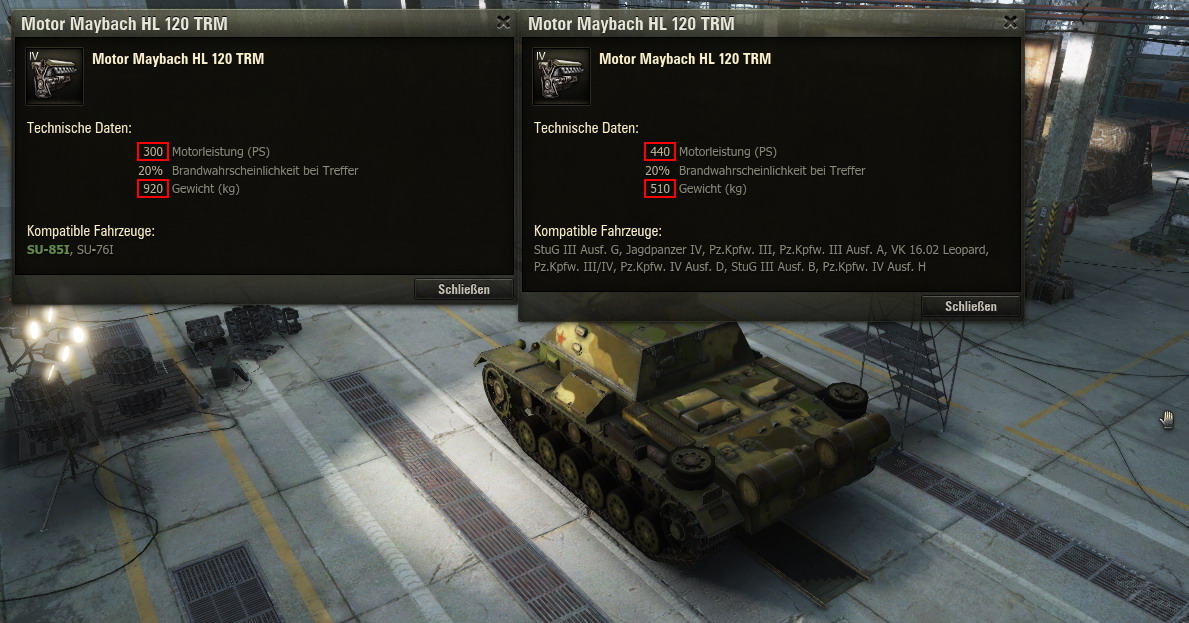Click Schließen in the SU-85I engine window
The width and height of the screenshot is (1189, 623).
(464, 289)
